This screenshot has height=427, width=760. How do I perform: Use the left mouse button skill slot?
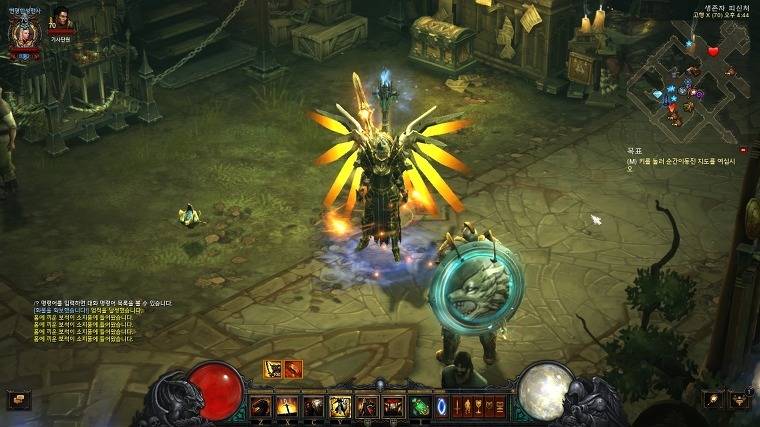tap(366, 406)
